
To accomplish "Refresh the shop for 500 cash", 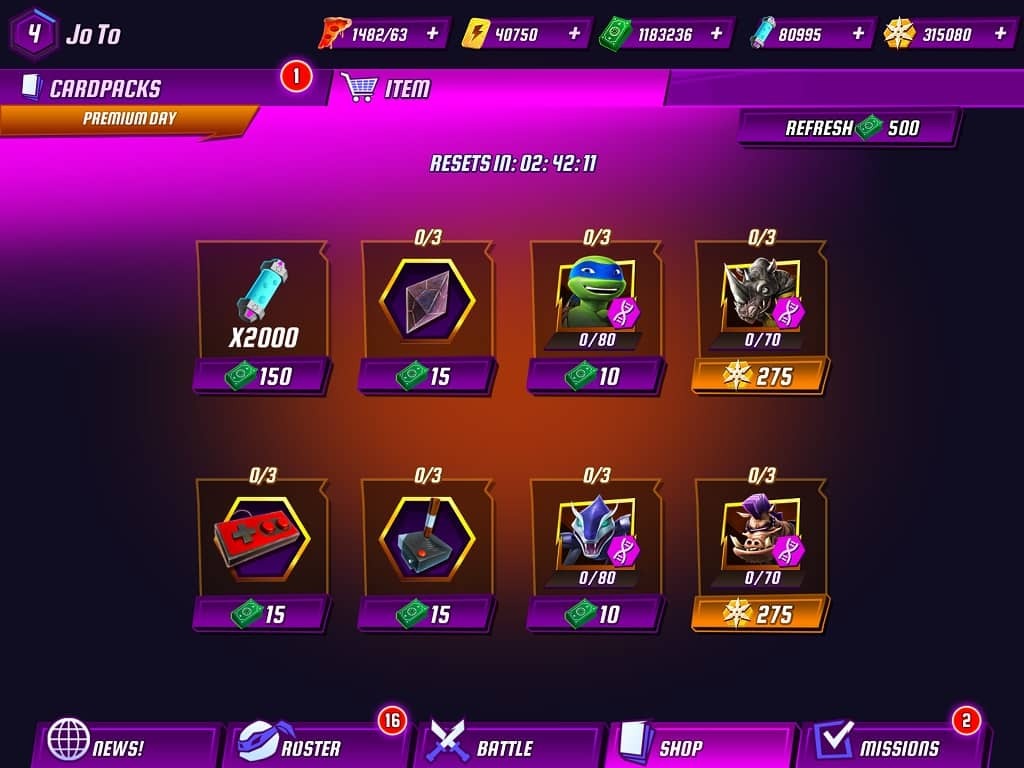I will coord(850,128).
